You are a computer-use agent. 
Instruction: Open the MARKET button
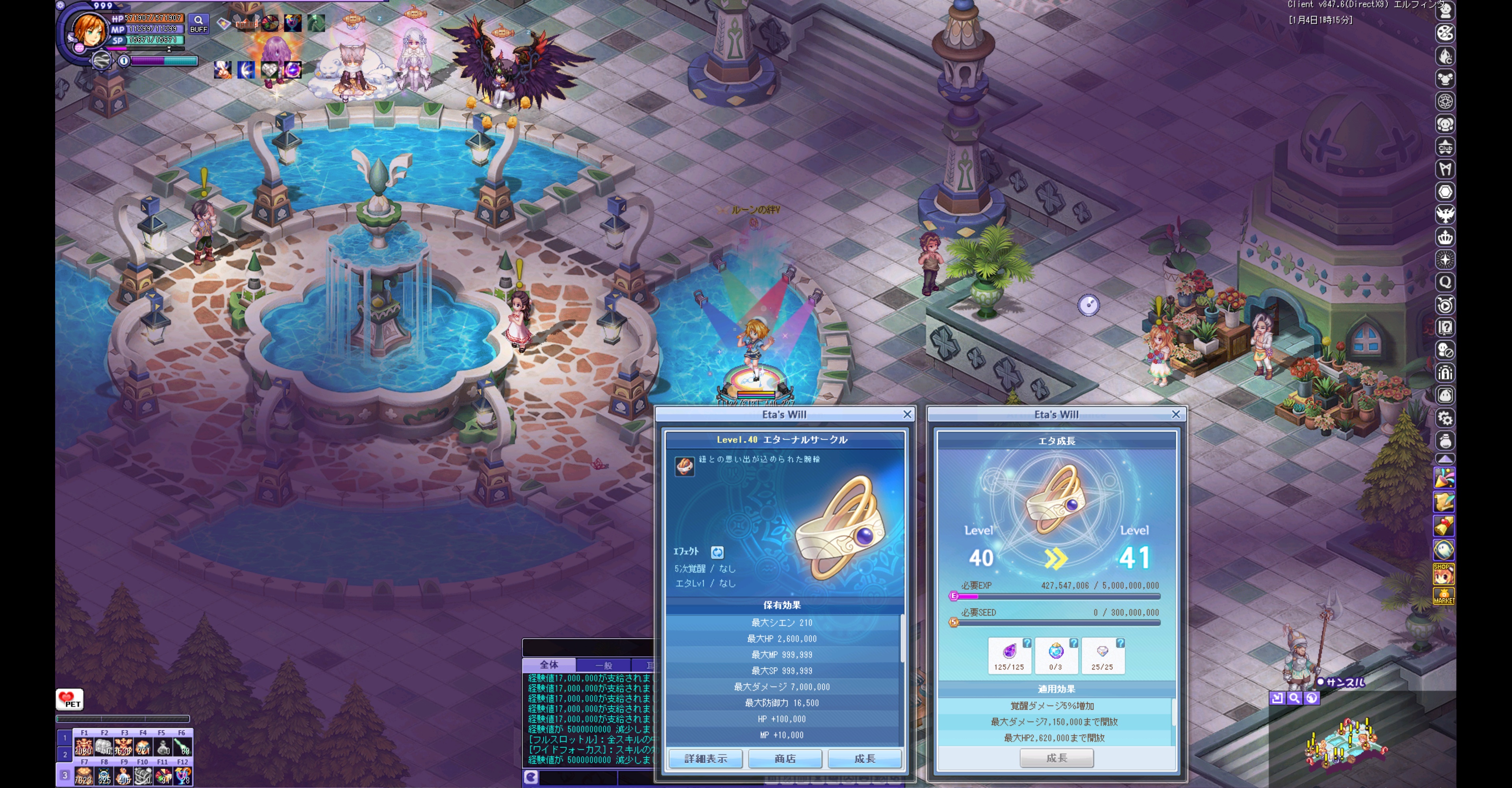click(x=1444, y=596)
